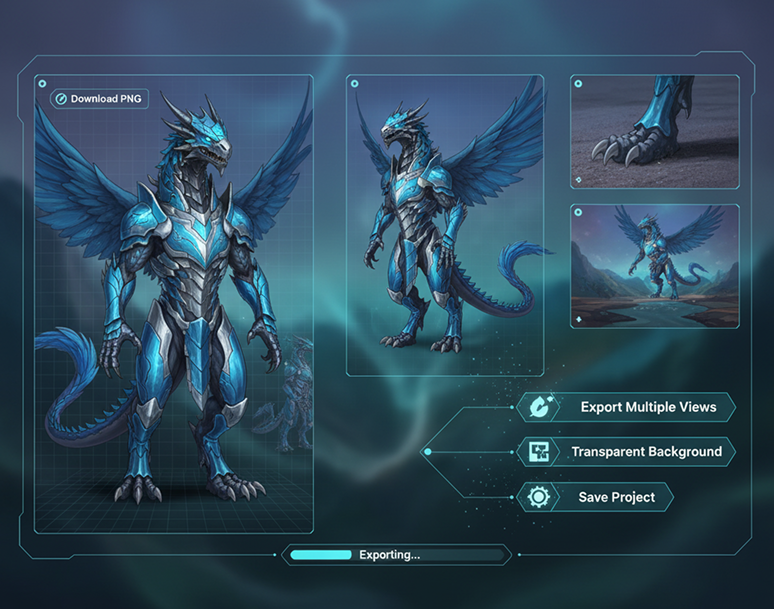
Task: Toggle the Transparent Background option
Action: pos(627,452)
